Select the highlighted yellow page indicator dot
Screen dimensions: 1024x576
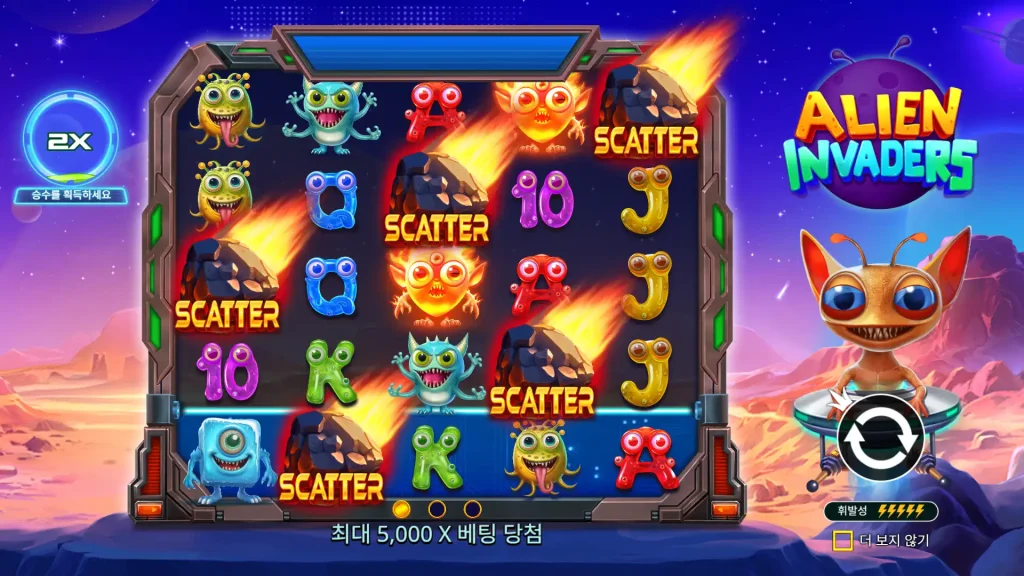point(402,509)
